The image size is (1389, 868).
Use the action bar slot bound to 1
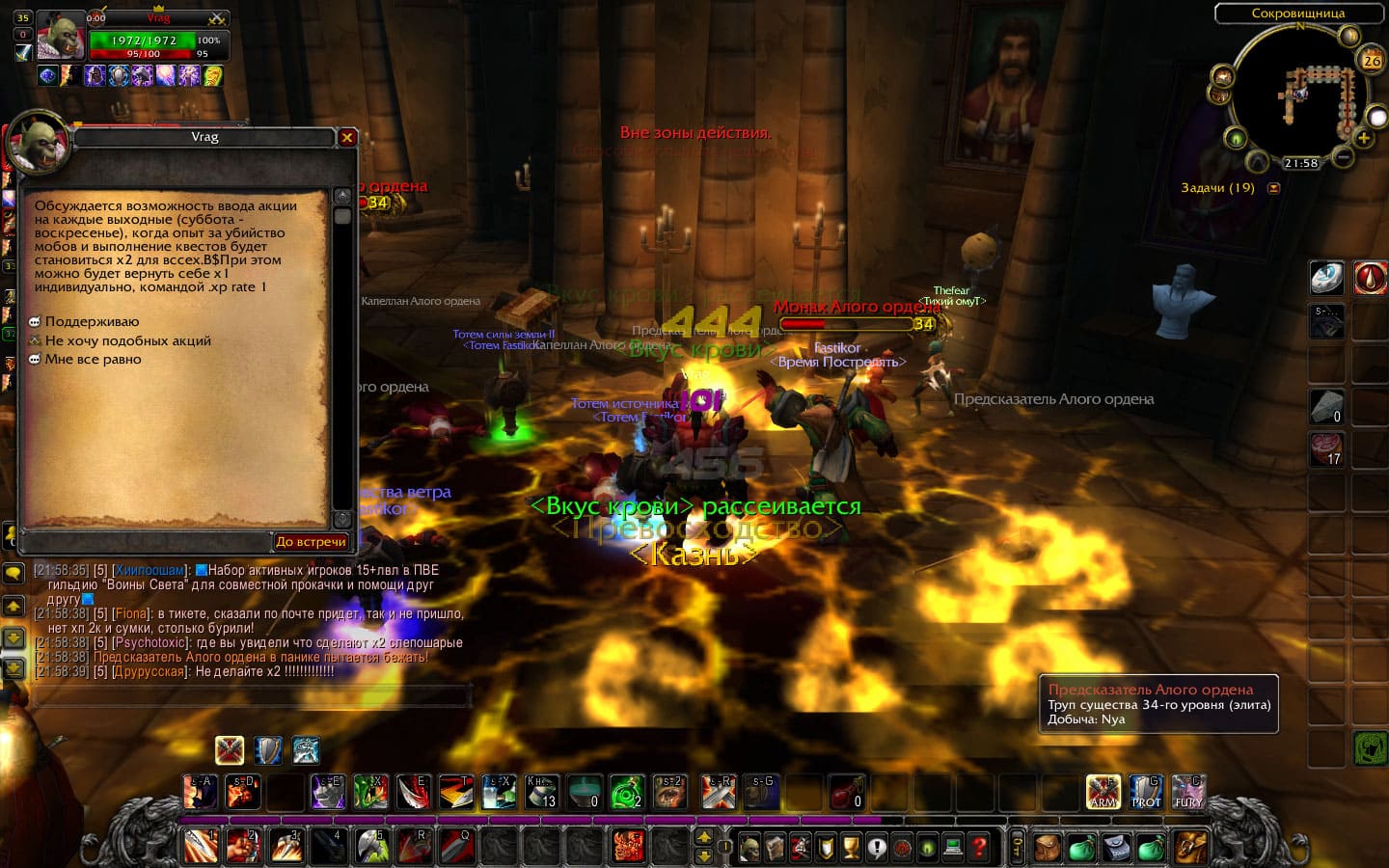201,846
